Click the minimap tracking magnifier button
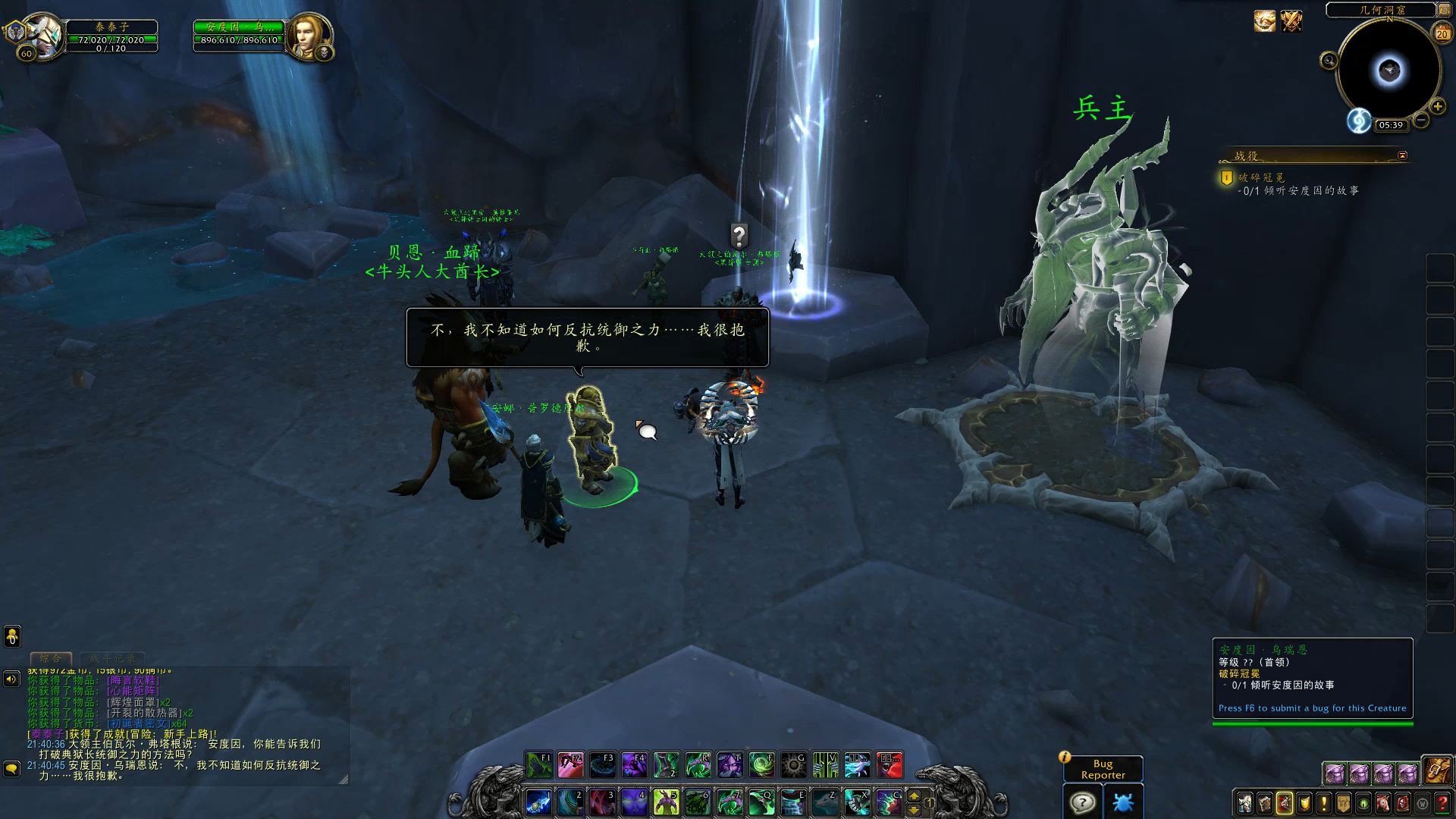 coord(1329,61)
